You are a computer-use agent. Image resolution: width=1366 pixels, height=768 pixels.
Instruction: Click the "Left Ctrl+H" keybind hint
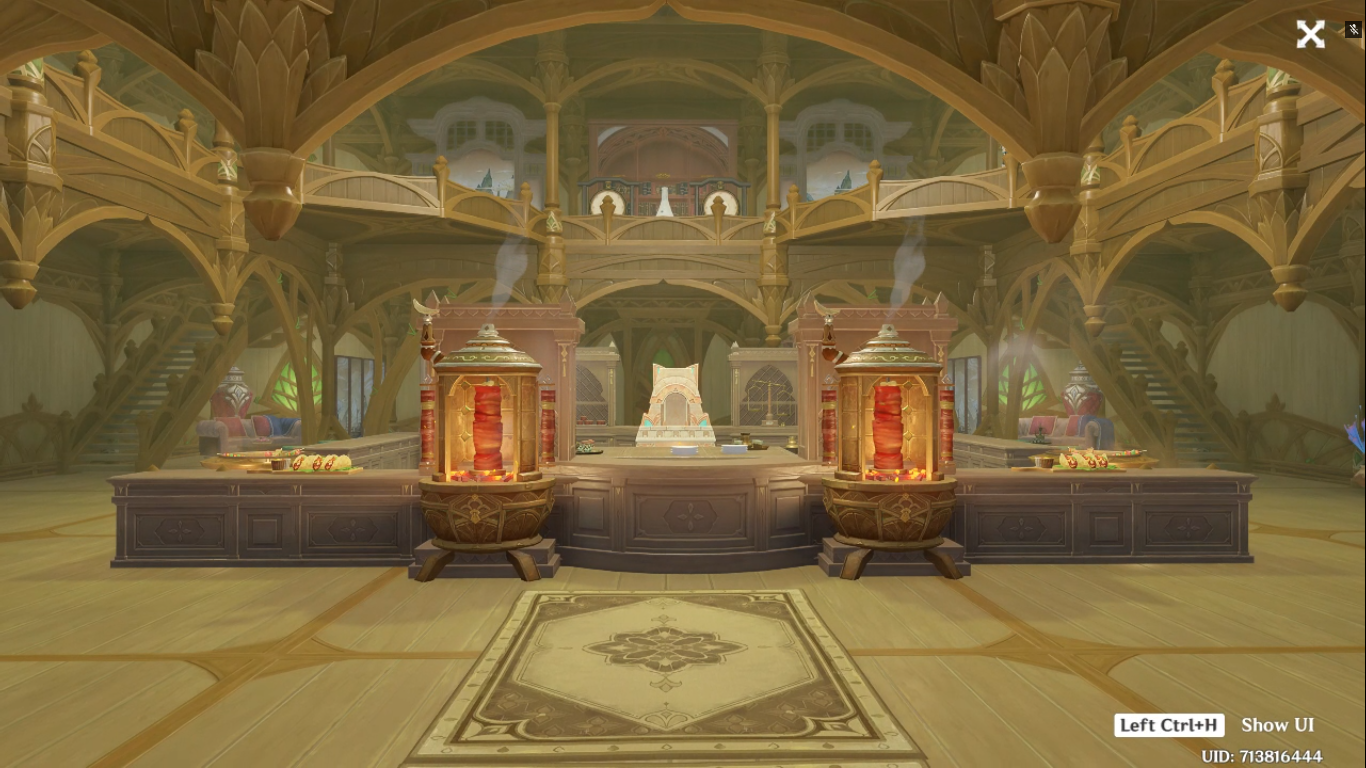pyautogui.click(x=1169, y=725)
